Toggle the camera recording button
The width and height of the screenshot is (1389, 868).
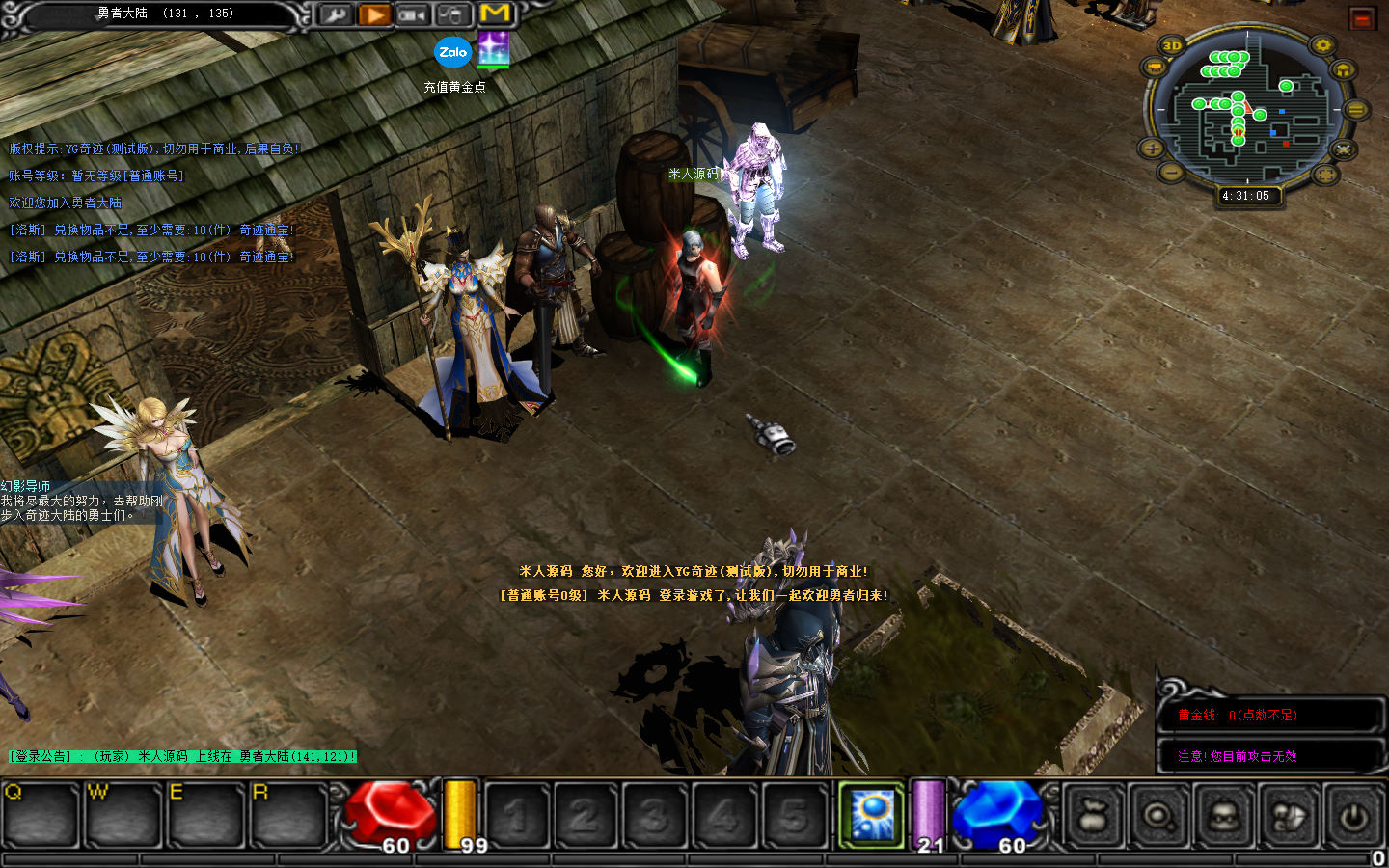click(x=413, y=14)
